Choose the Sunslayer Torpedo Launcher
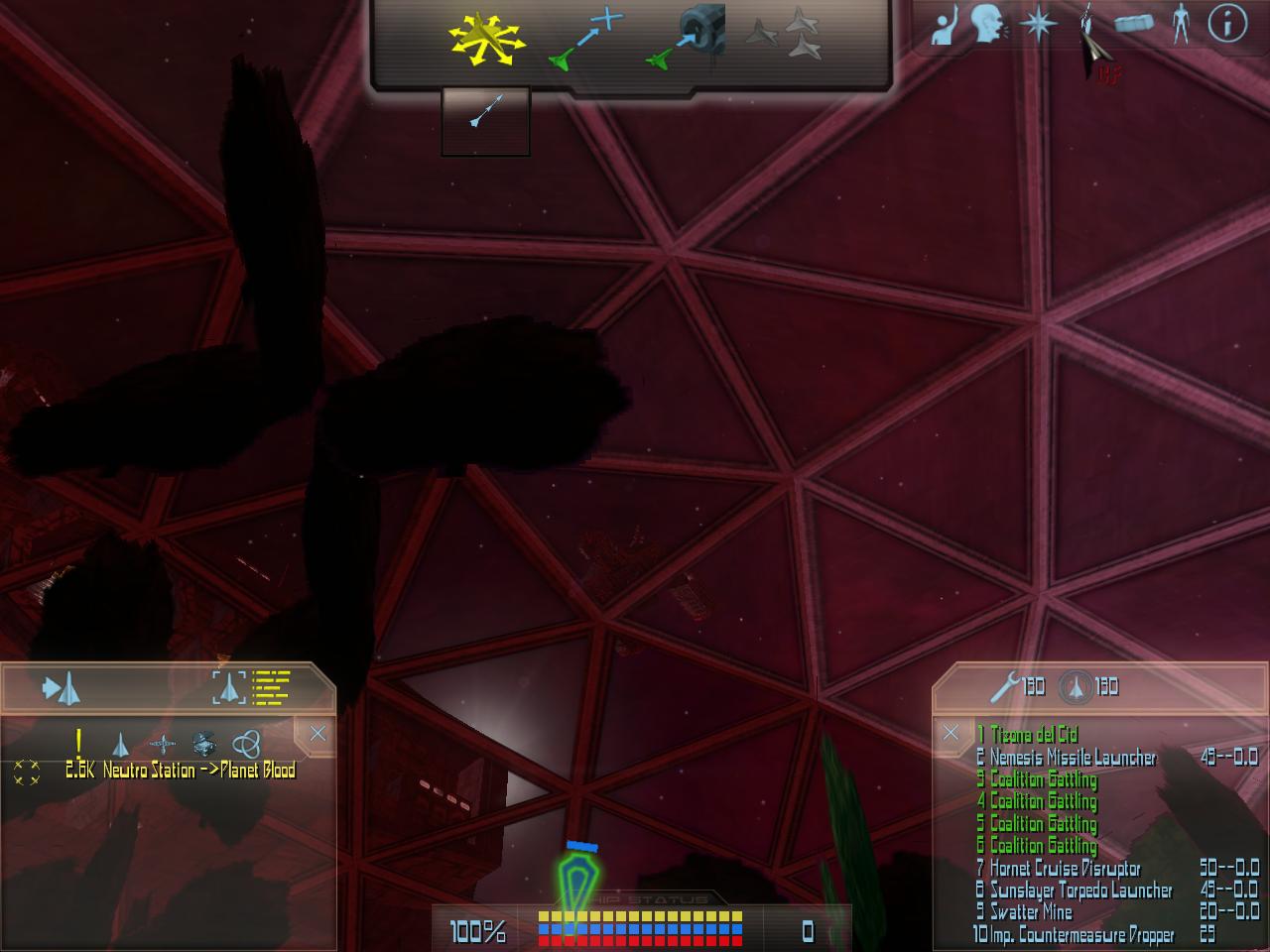1270x952 pixels. 1080,891
